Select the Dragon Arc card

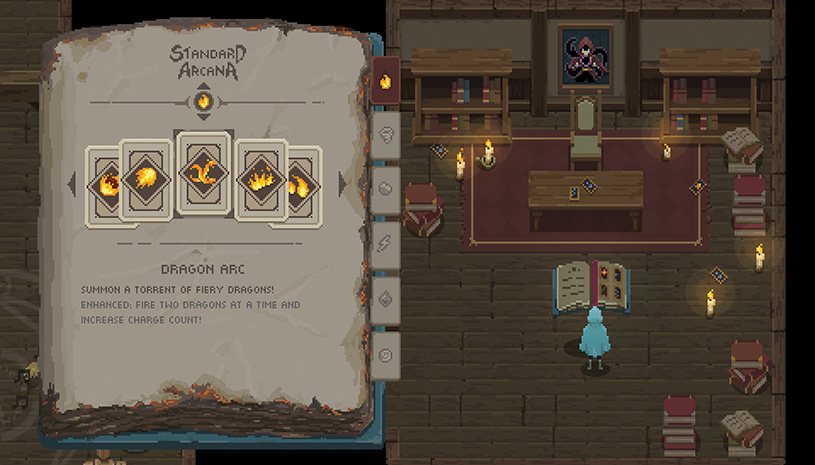pyautogui.click(x=203, y=173)
